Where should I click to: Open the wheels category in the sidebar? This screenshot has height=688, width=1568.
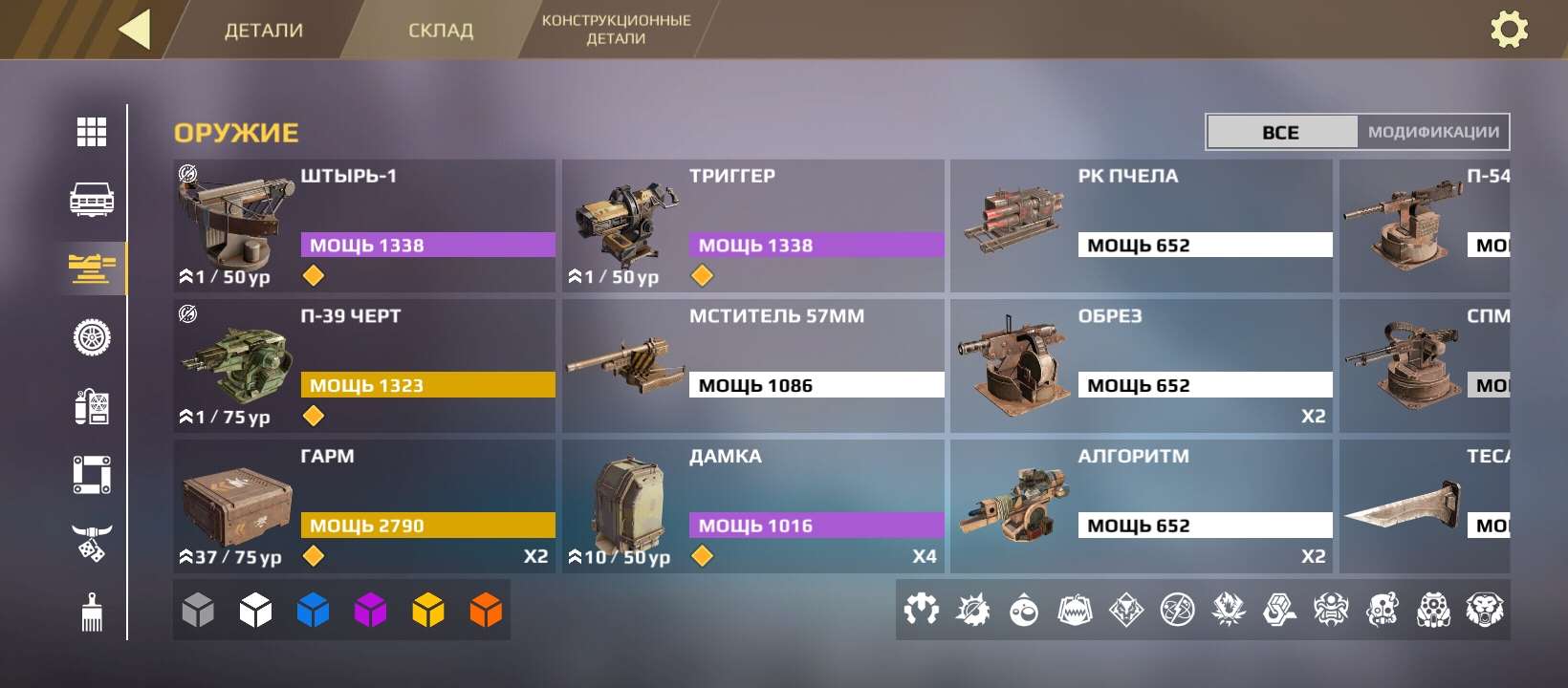92,337
